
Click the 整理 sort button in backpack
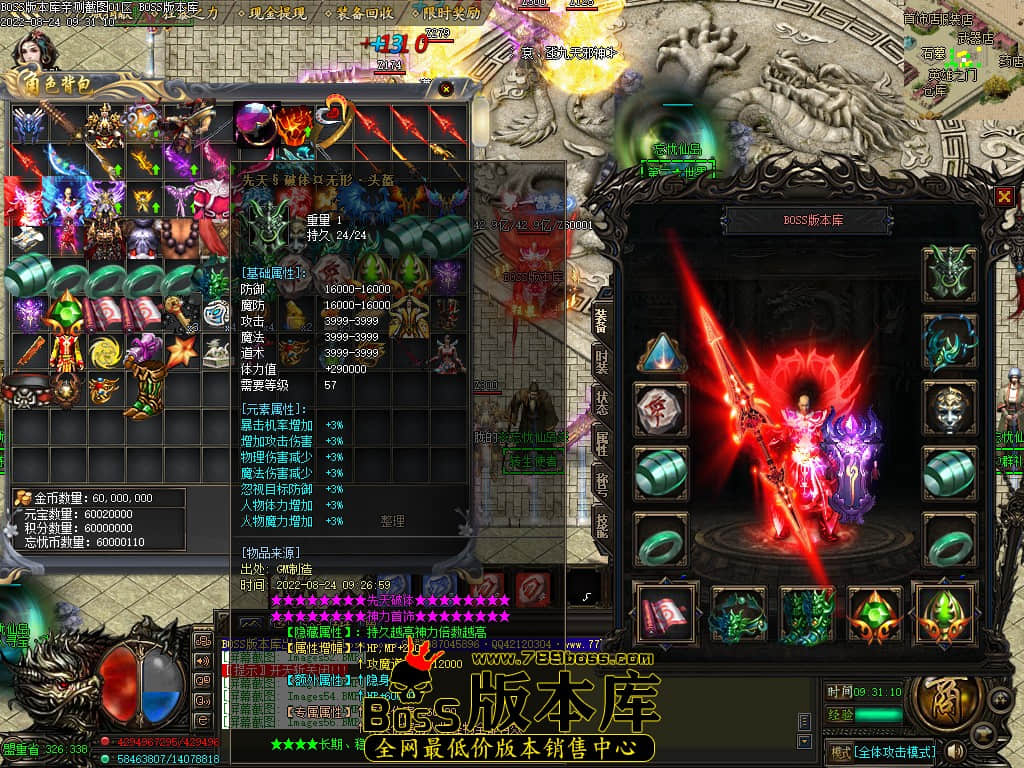pyautogui.click(x=393, y=521)
